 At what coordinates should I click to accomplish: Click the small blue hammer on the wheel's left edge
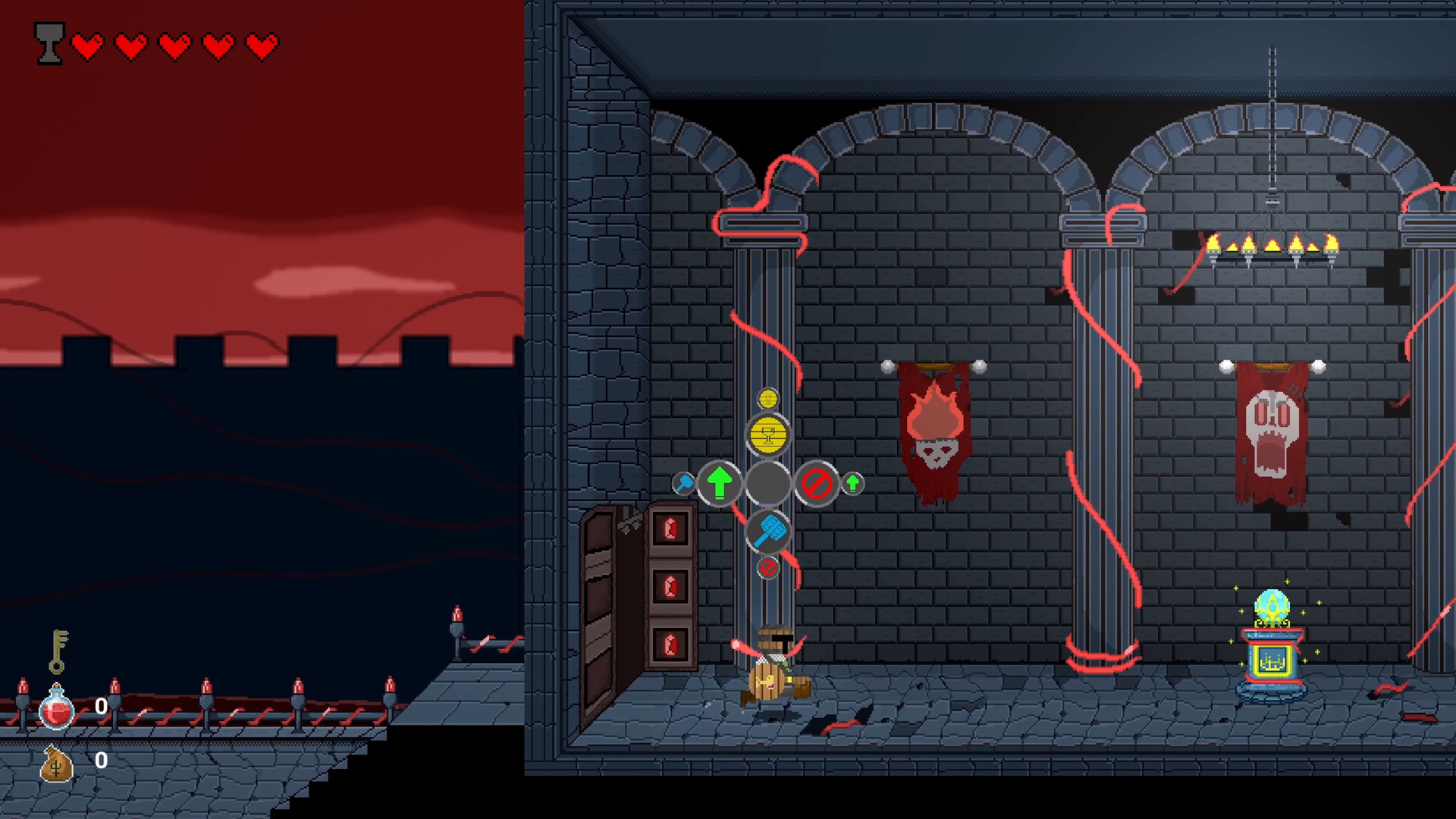tap(684, 482)
